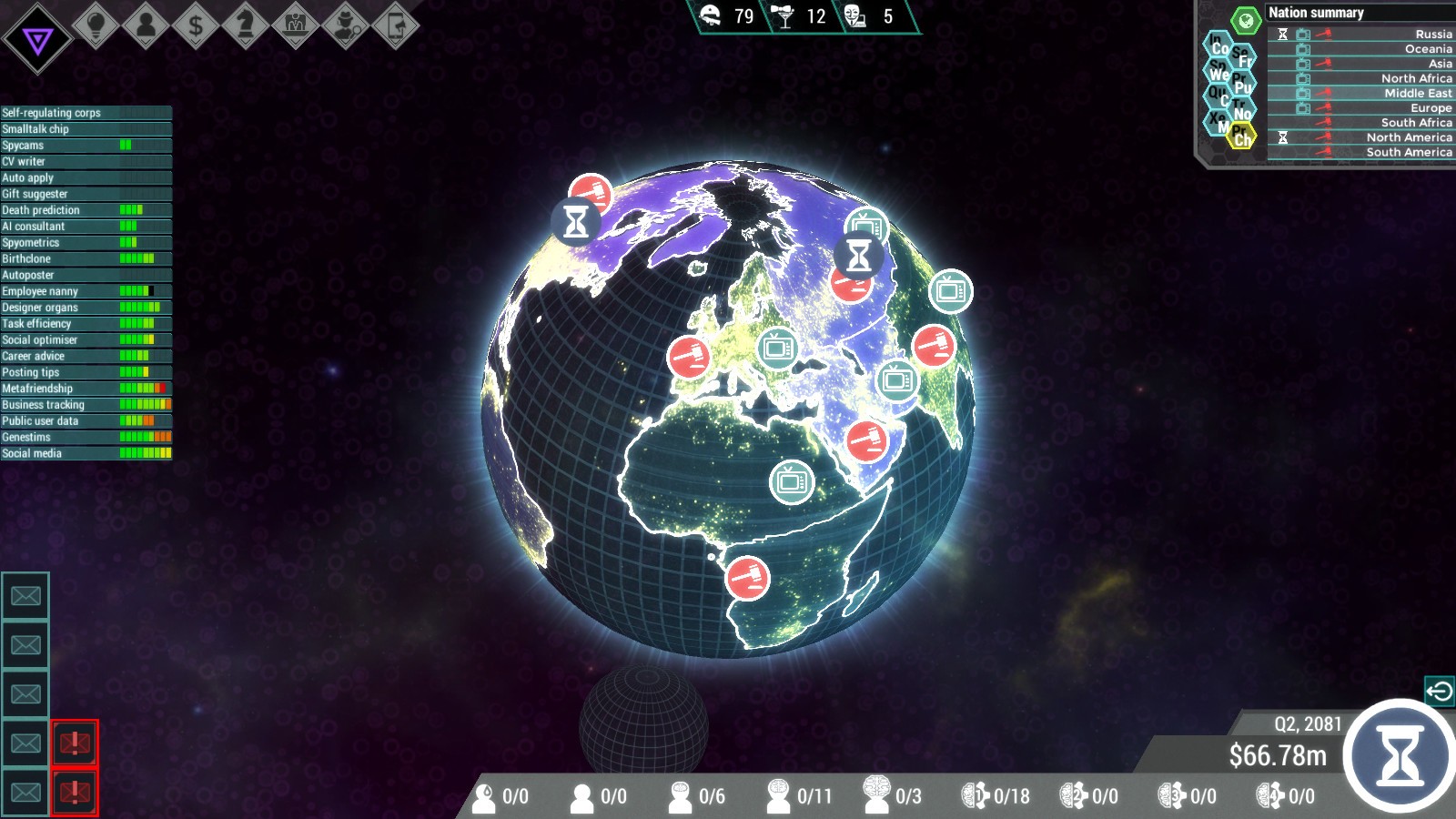Open the top red alert envelope
Viewport: 1456px width, 819px height.
point(75,742)
